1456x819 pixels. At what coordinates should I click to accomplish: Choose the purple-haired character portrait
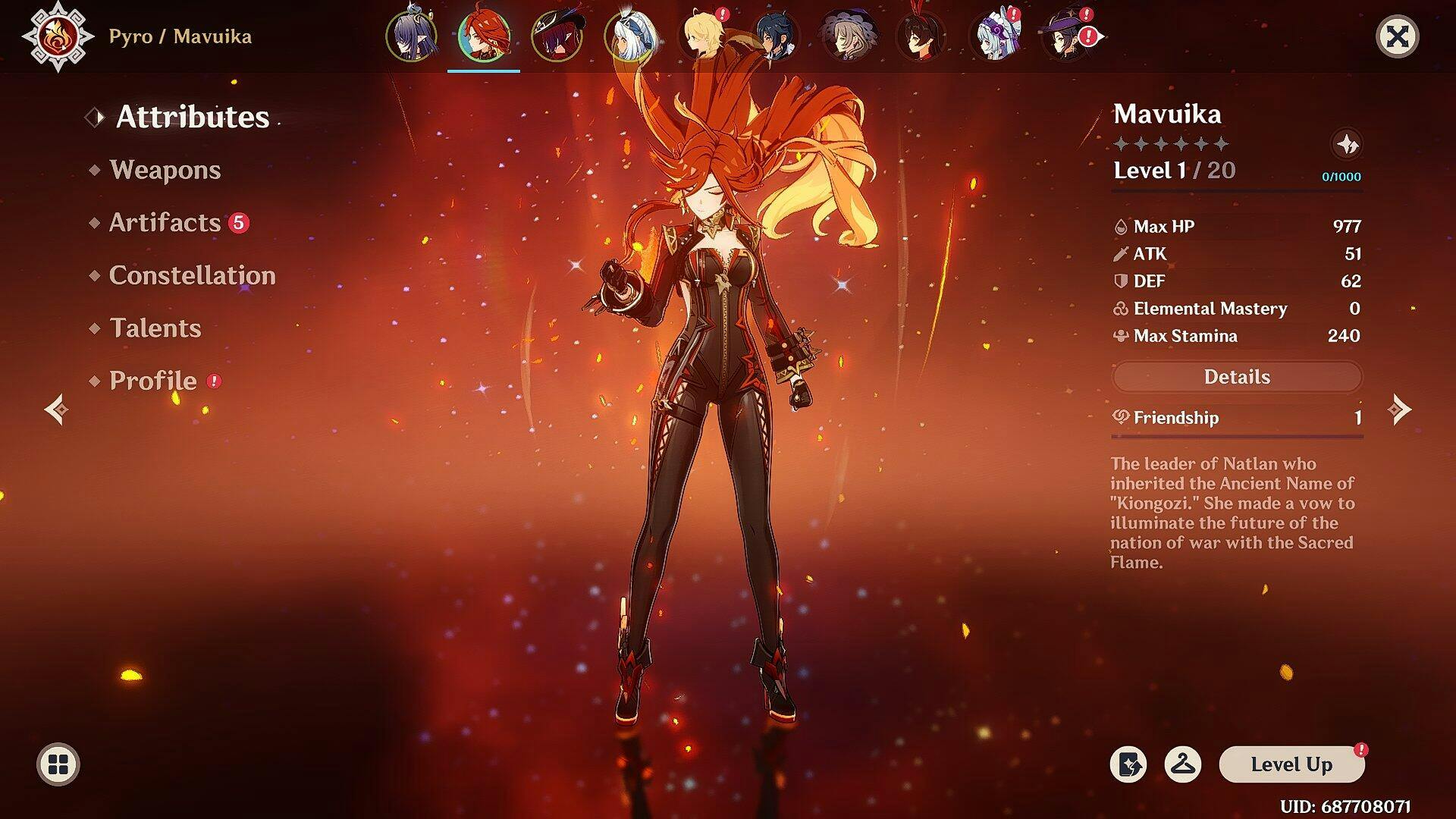[411, 36]
